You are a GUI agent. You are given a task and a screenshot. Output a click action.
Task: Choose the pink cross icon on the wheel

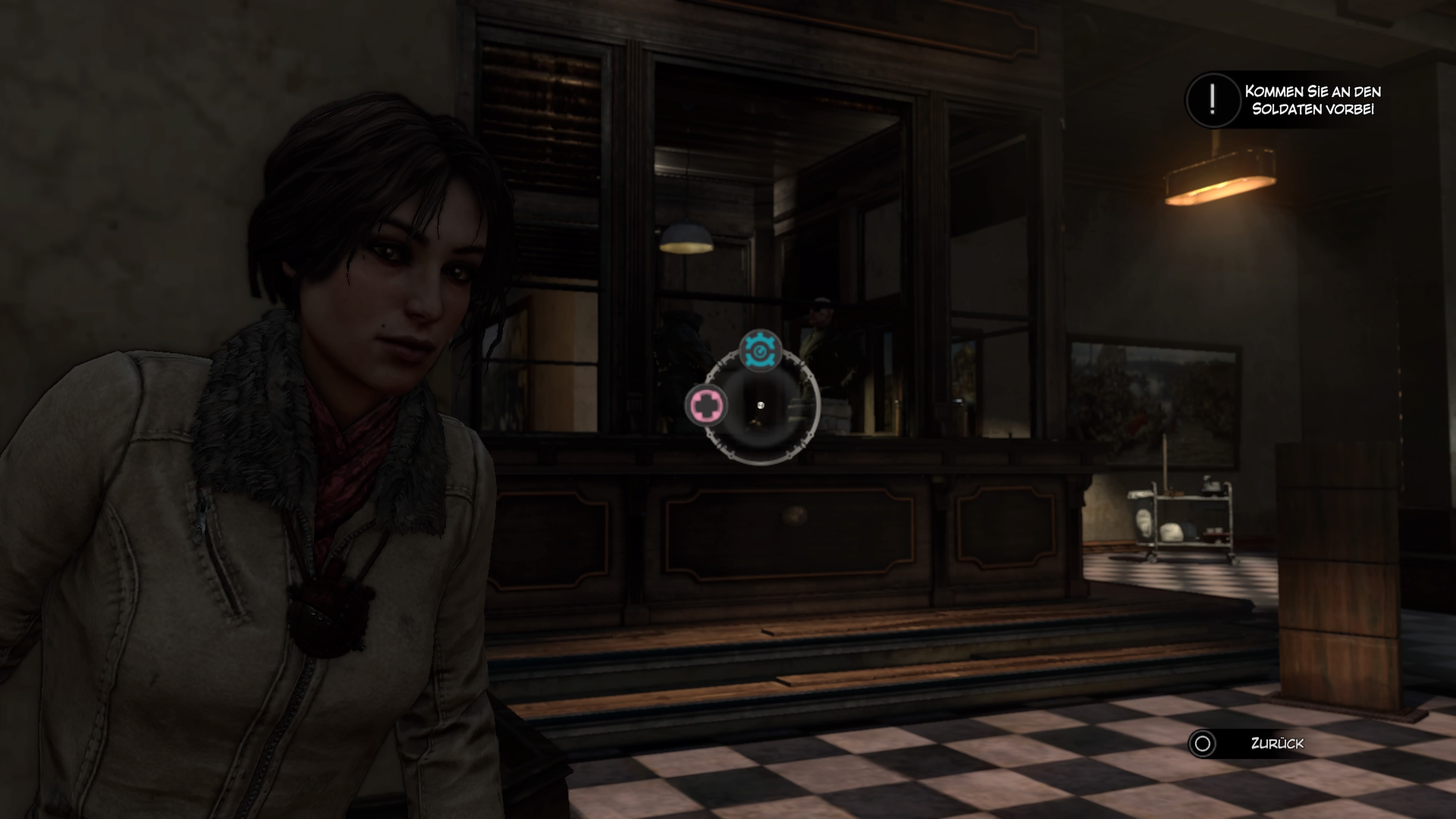706,405
